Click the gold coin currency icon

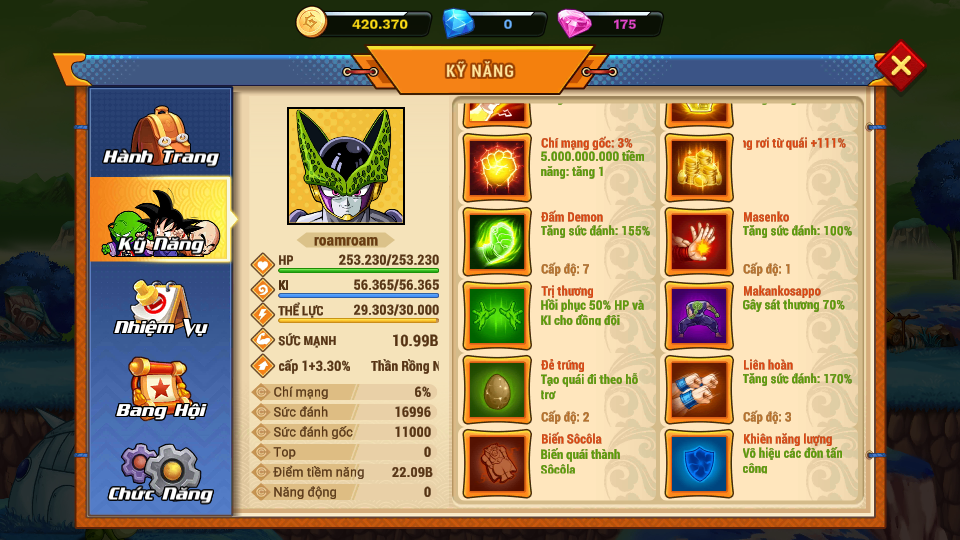[x=312, y=22]
